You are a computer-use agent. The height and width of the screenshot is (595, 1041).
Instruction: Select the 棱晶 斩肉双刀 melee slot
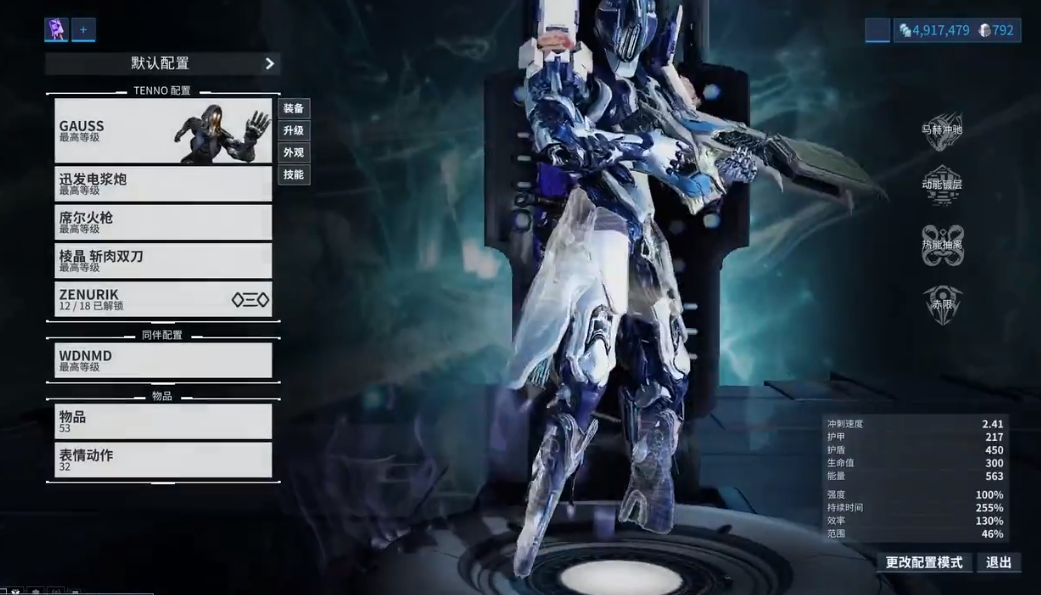tap(163, 260)
